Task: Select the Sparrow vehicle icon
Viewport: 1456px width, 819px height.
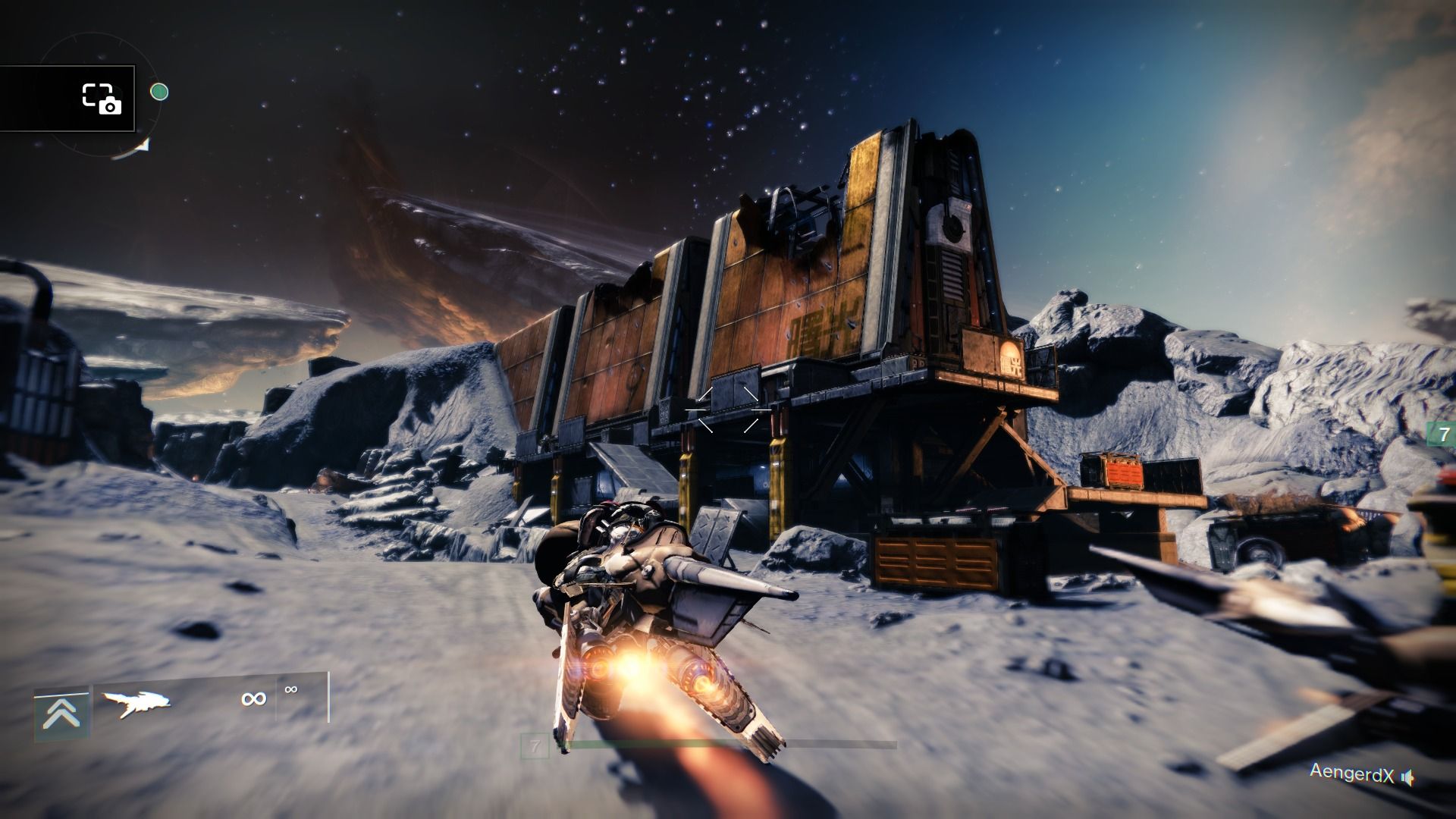Action: pyautogui.click(x=136, y=703)
